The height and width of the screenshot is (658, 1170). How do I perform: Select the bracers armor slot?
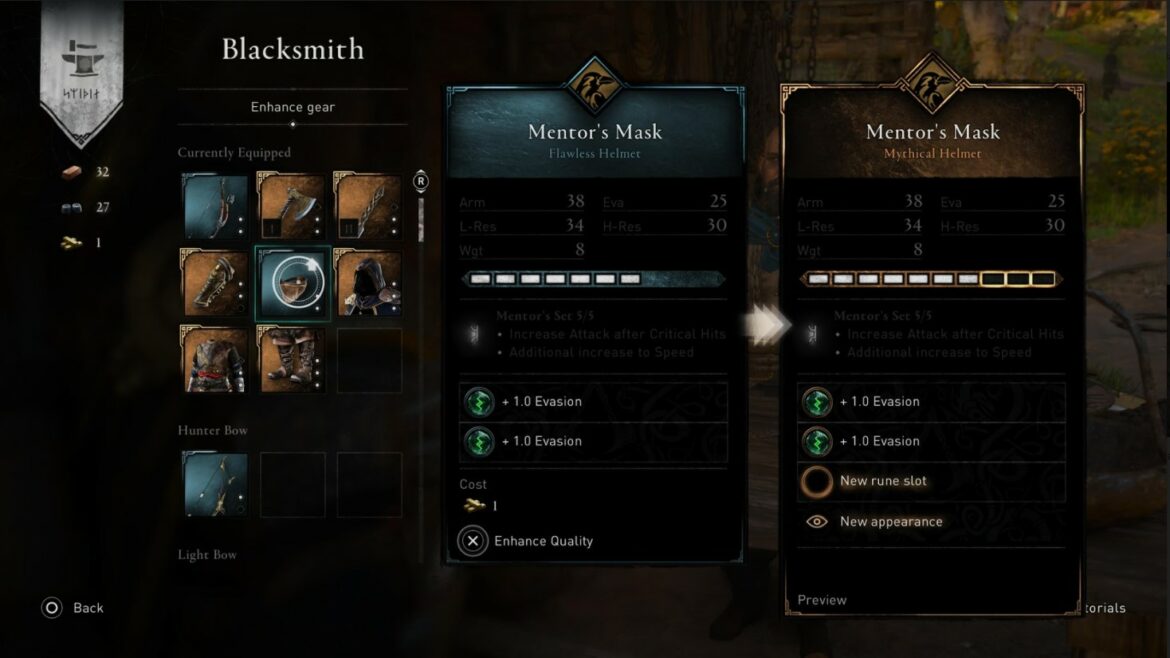click(x=215, y=283)
